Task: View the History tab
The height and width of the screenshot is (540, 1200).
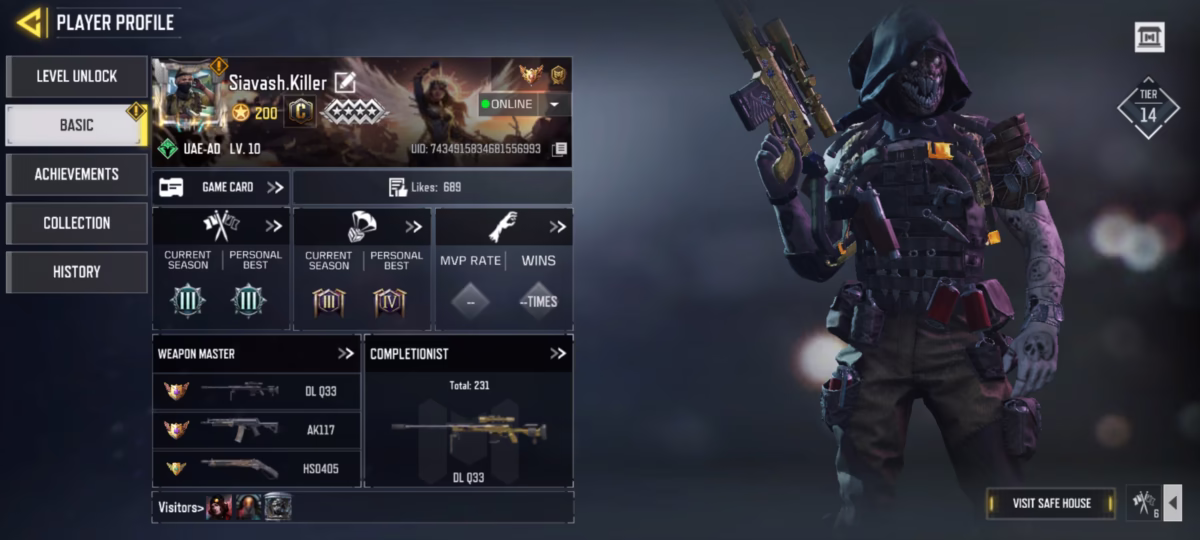Action: (x=77, y=272)
